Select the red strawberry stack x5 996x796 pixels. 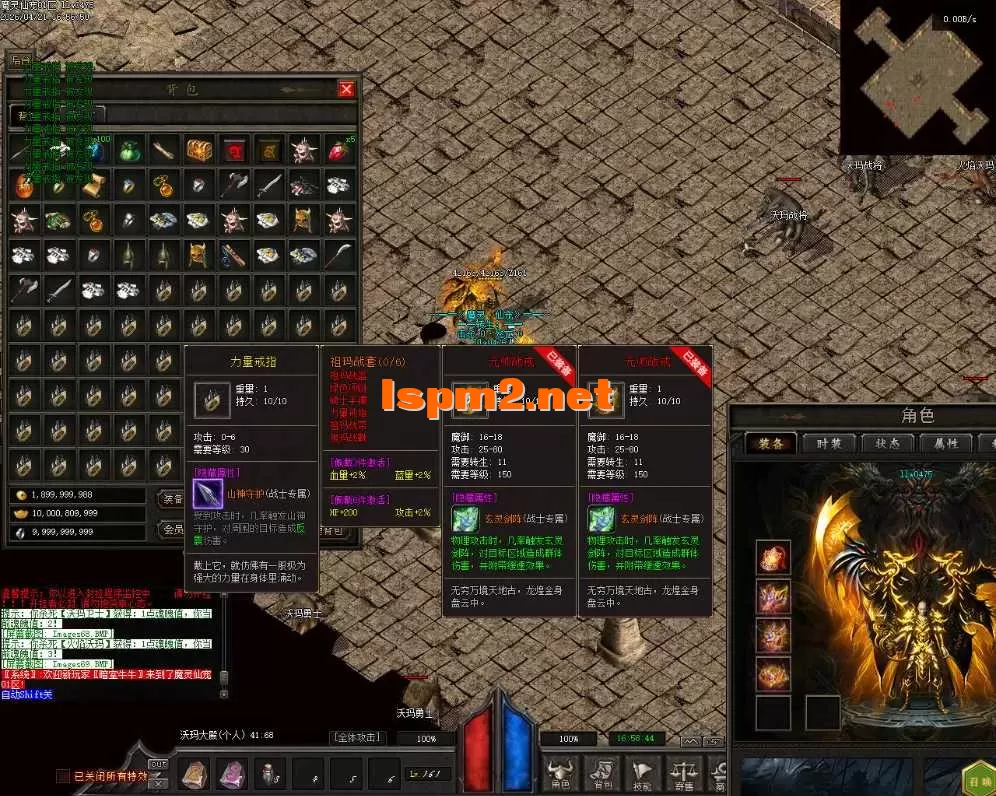pos(338,150)
